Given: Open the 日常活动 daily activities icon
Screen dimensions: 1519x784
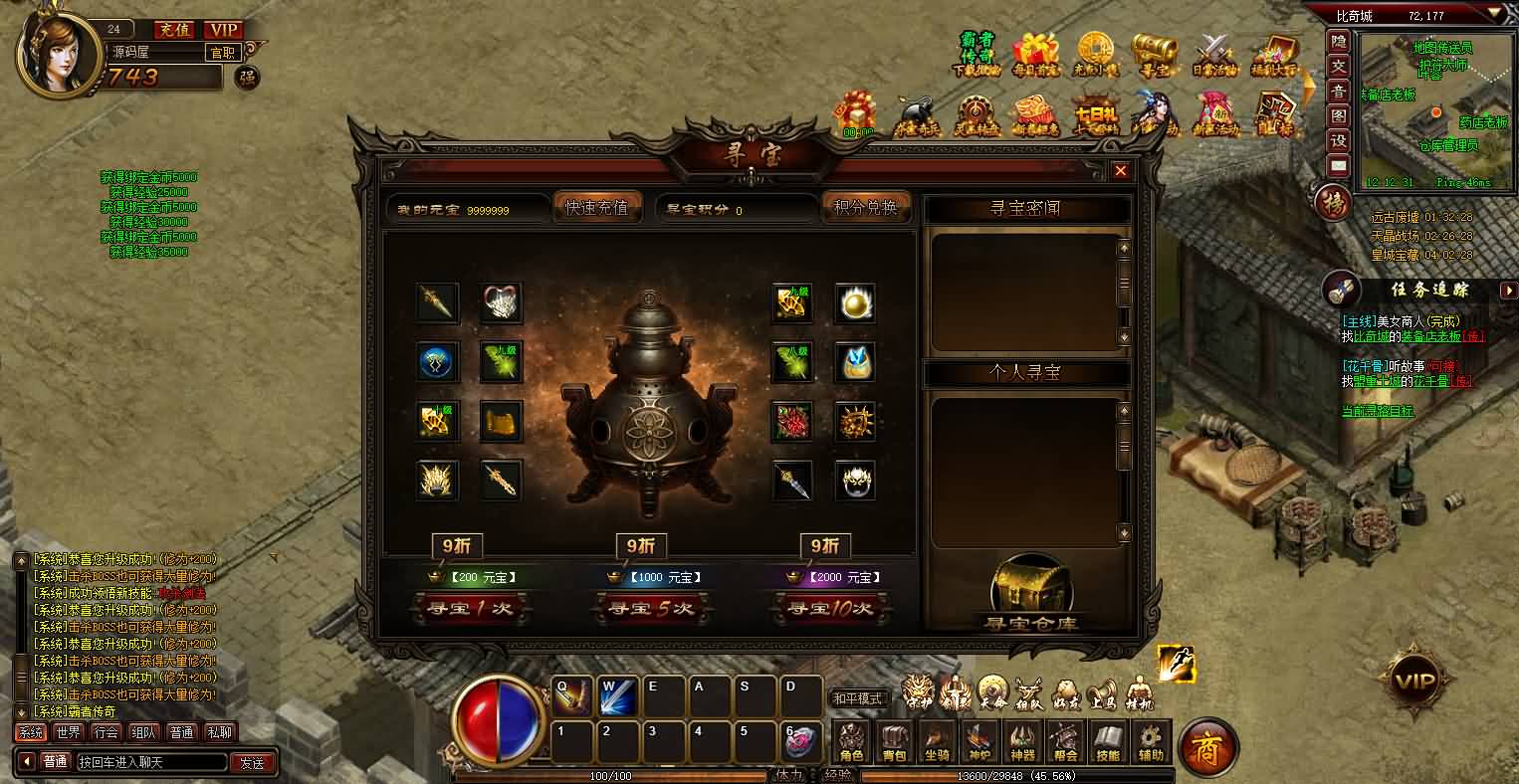Looking at the screenshot, I should pyautogui.click(x=1213, y=55).
